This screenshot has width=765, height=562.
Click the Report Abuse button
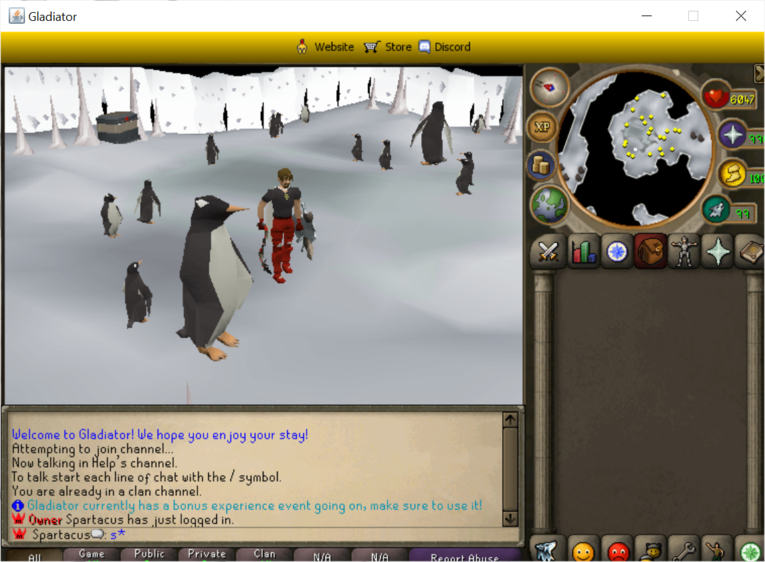pyautogui.click(x=465, y=556)
